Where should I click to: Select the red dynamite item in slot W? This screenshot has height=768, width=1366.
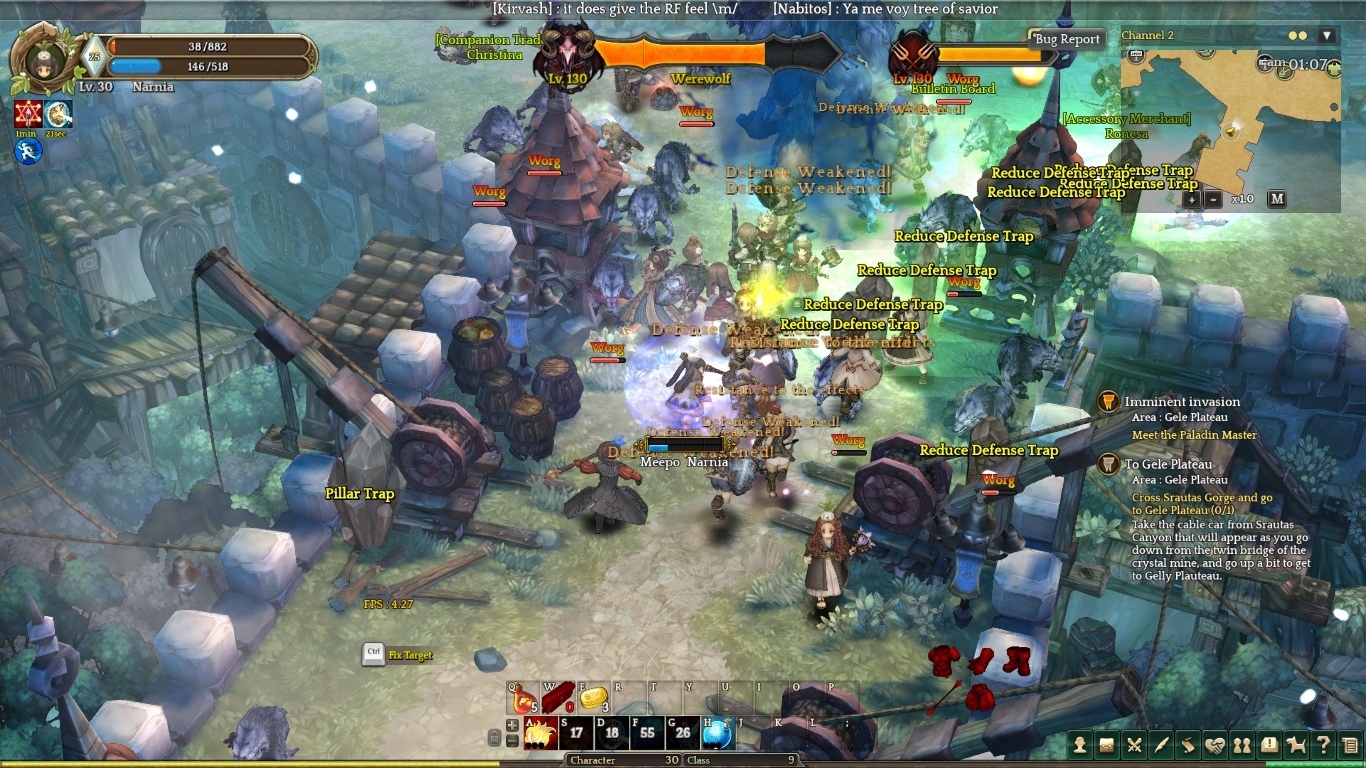(559, 698)
